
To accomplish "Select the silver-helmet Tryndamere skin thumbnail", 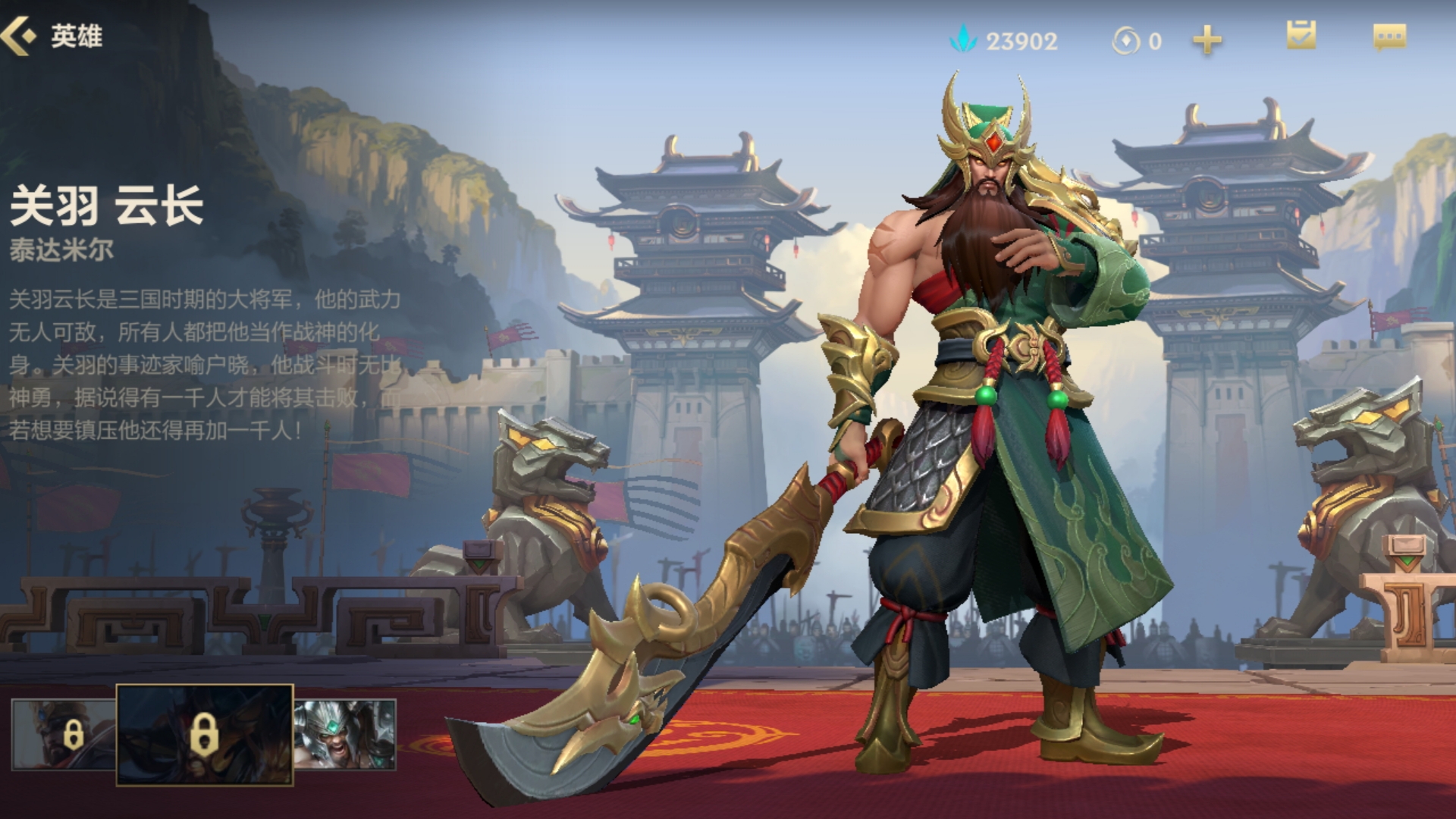I will point(345,733).
